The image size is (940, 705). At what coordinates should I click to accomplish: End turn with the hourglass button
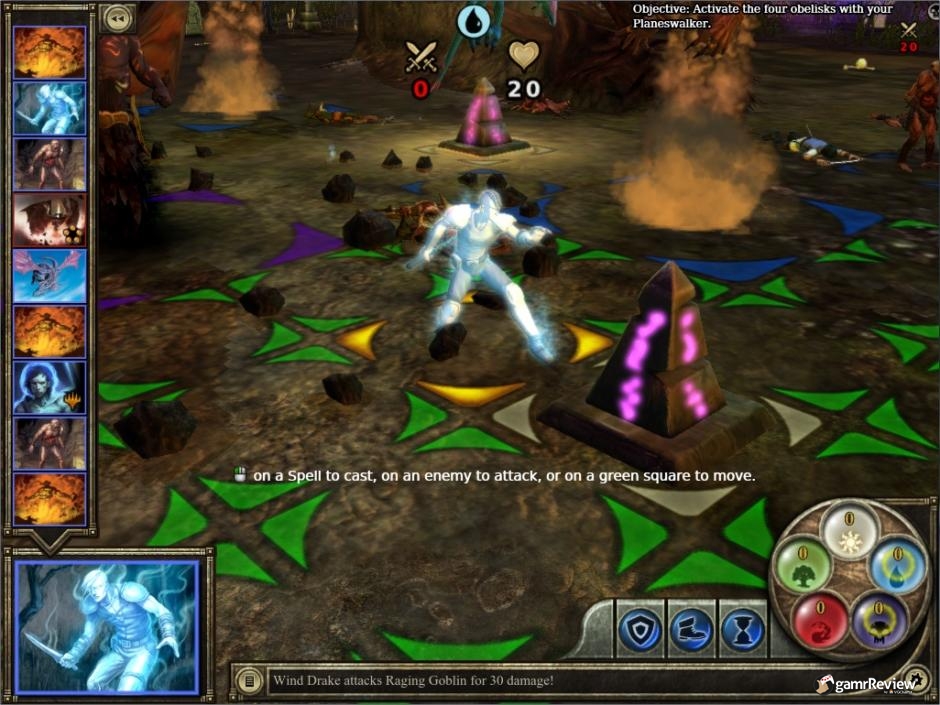click(x=742, y=630)
